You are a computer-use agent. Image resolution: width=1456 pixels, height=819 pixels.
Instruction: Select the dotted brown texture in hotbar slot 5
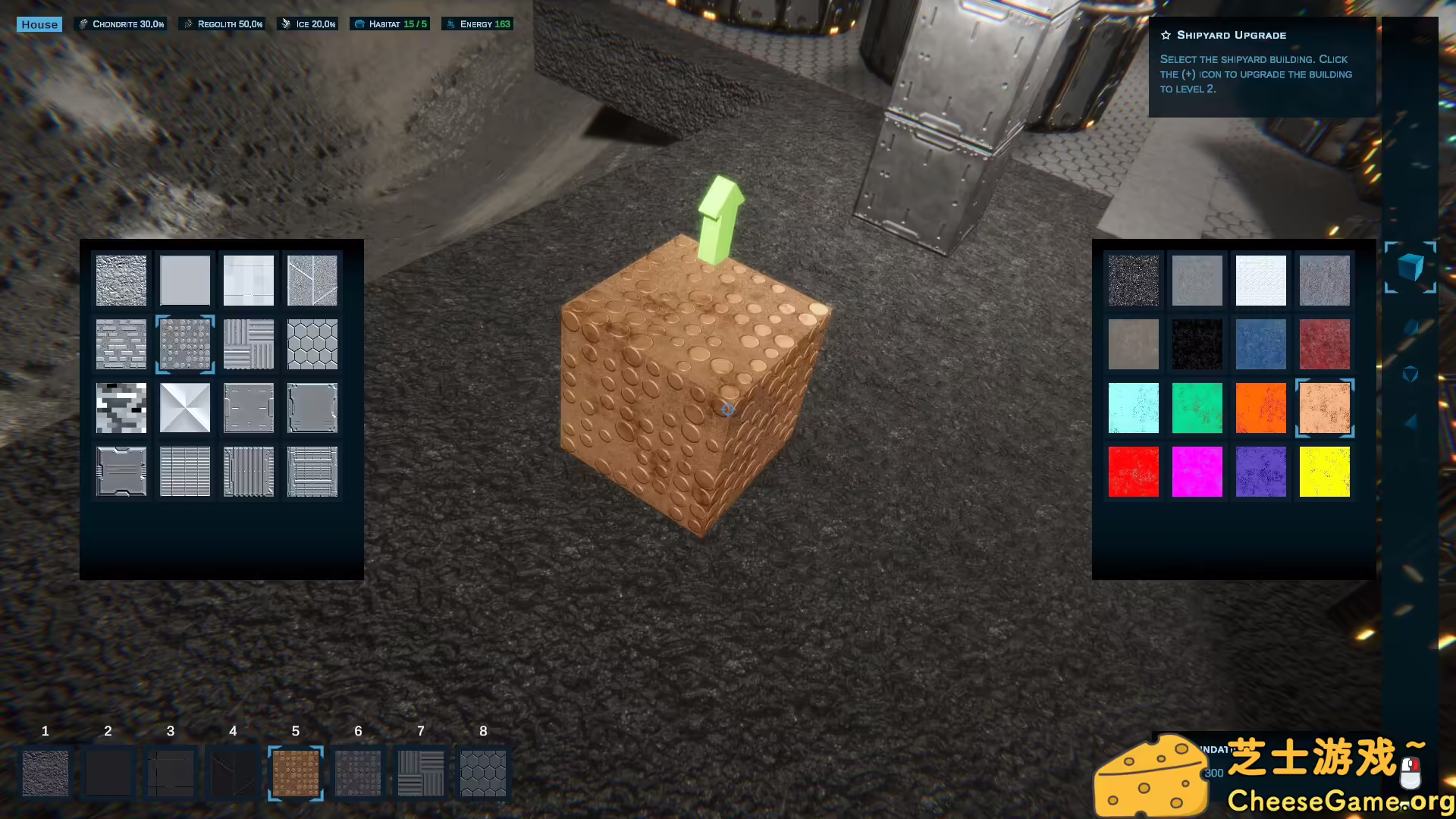(x=296, y=773)
